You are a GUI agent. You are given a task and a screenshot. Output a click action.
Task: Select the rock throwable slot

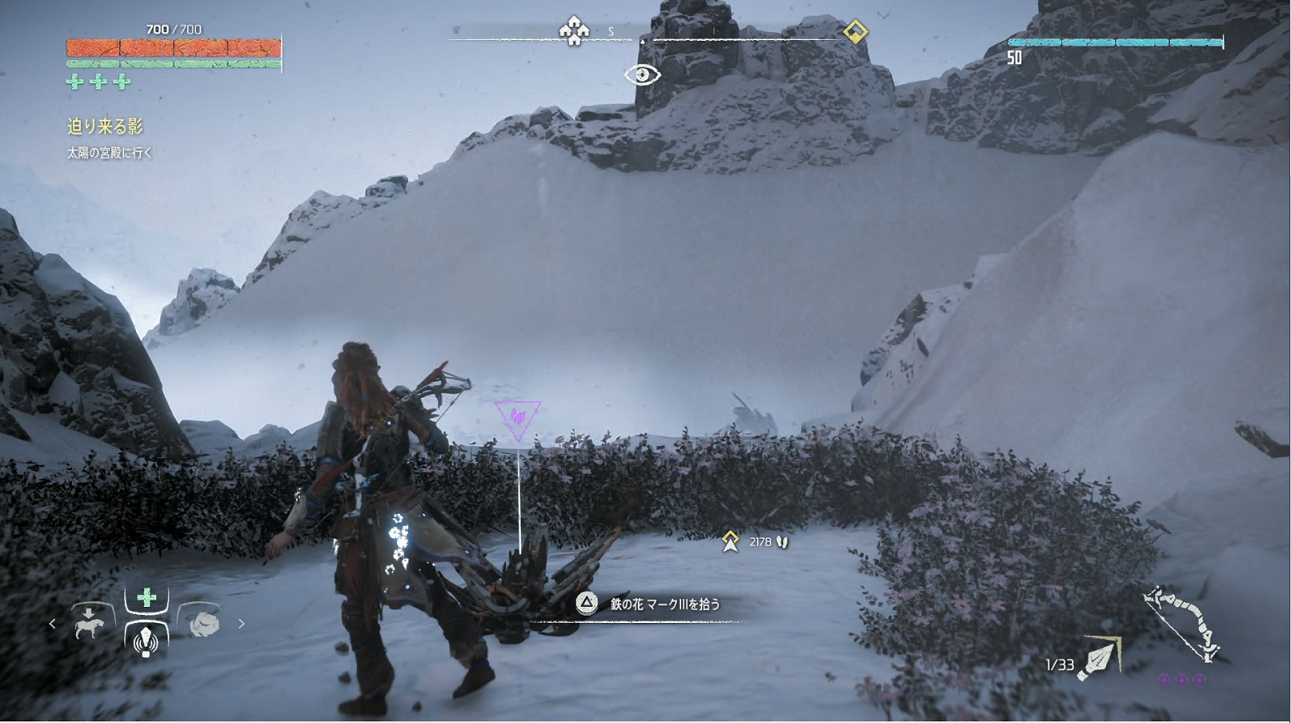pos(203,623)
